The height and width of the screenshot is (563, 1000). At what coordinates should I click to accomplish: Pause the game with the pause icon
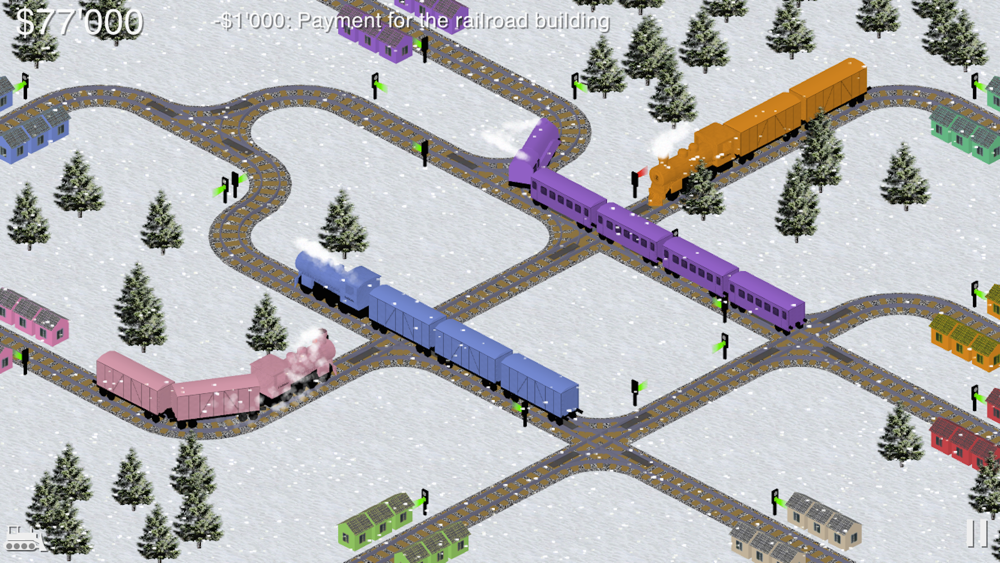pyautogui.click(x=976, y=534)
